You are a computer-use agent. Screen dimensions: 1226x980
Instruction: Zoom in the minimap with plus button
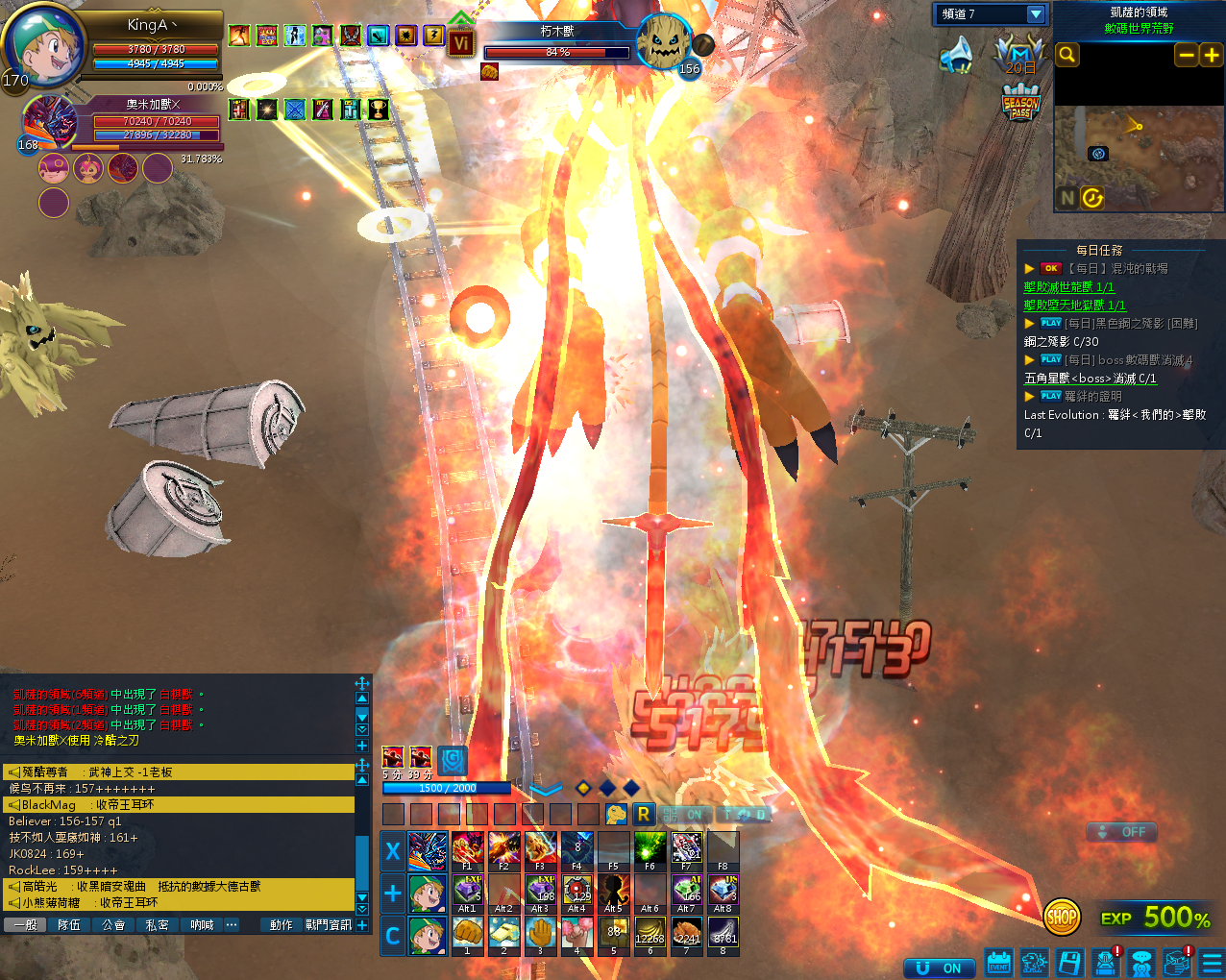(x=1212, y=55)
